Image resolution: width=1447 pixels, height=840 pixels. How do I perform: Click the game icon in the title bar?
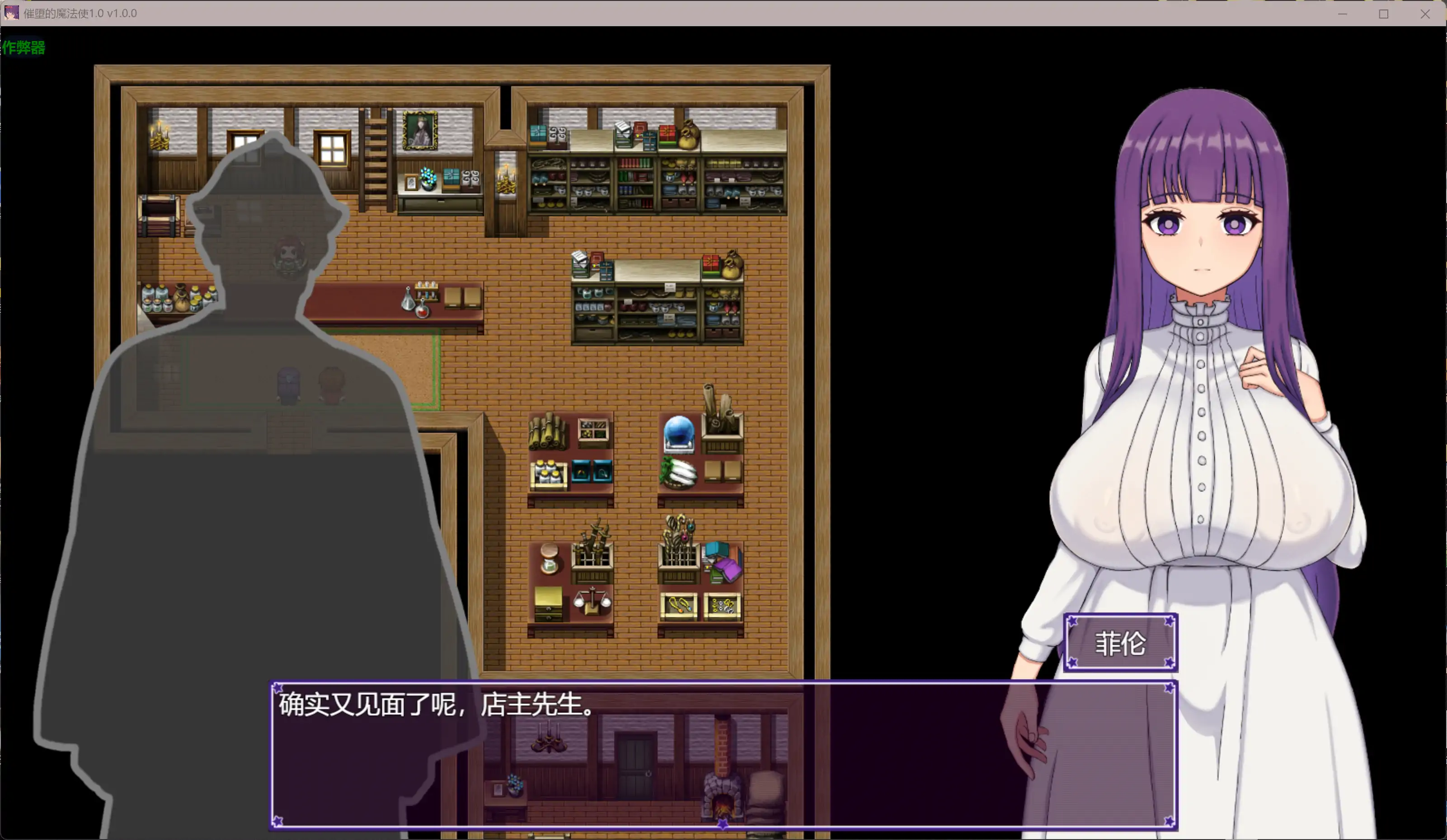(13, 13)
